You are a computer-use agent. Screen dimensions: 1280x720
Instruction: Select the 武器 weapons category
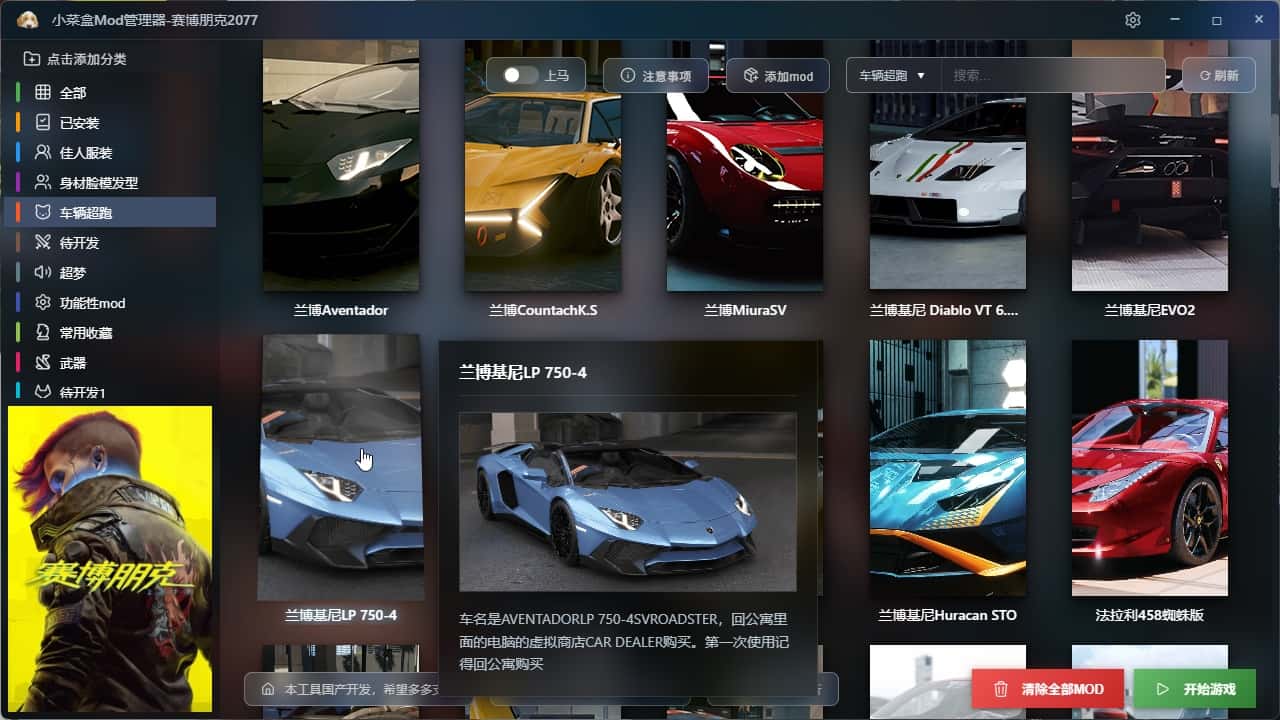73,363
